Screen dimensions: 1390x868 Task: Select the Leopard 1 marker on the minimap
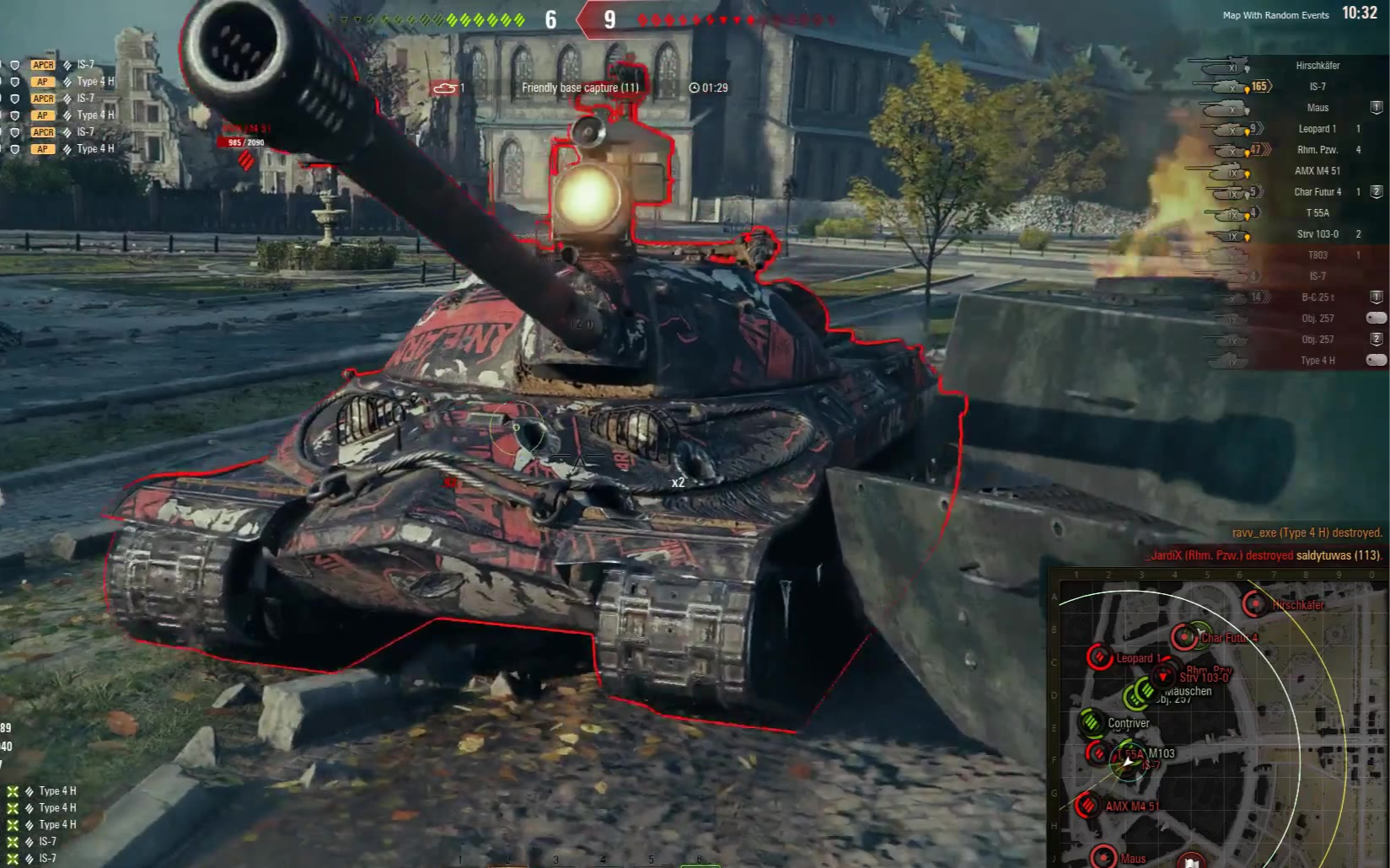point(1099,657)
